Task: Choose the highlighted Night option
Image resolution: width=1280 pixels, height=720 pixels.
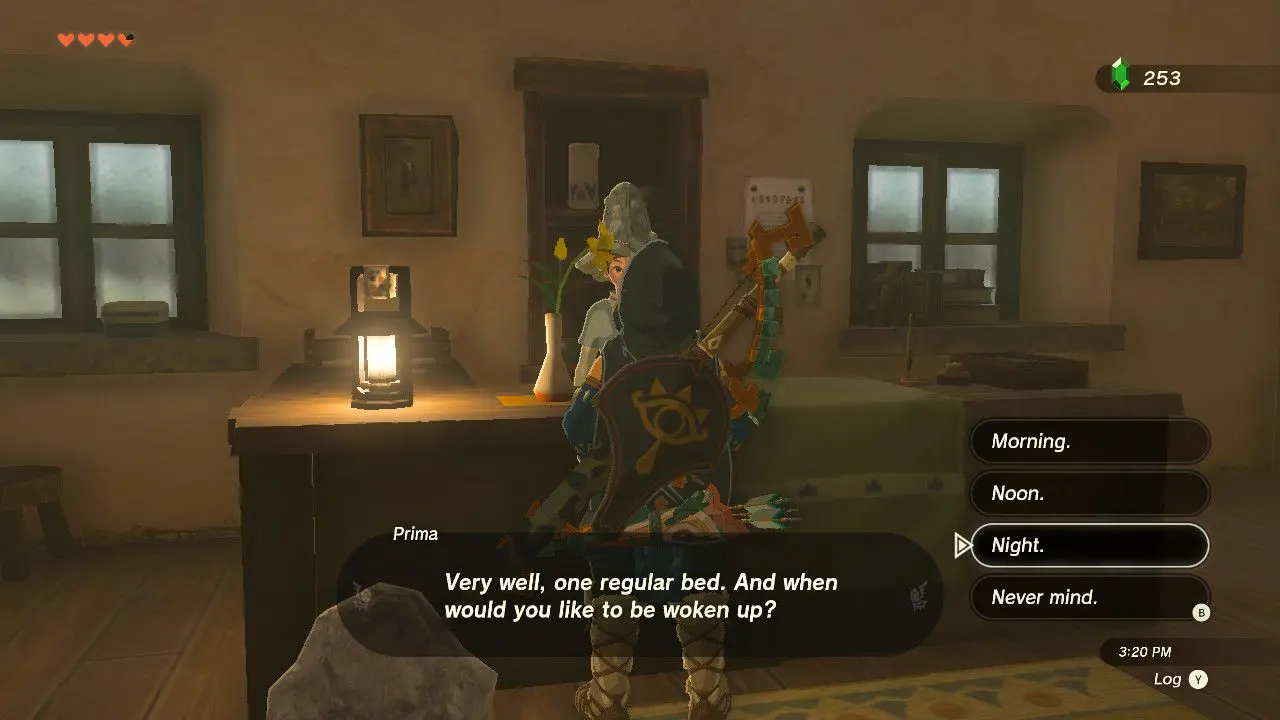Action: [x=1089, y=545]
